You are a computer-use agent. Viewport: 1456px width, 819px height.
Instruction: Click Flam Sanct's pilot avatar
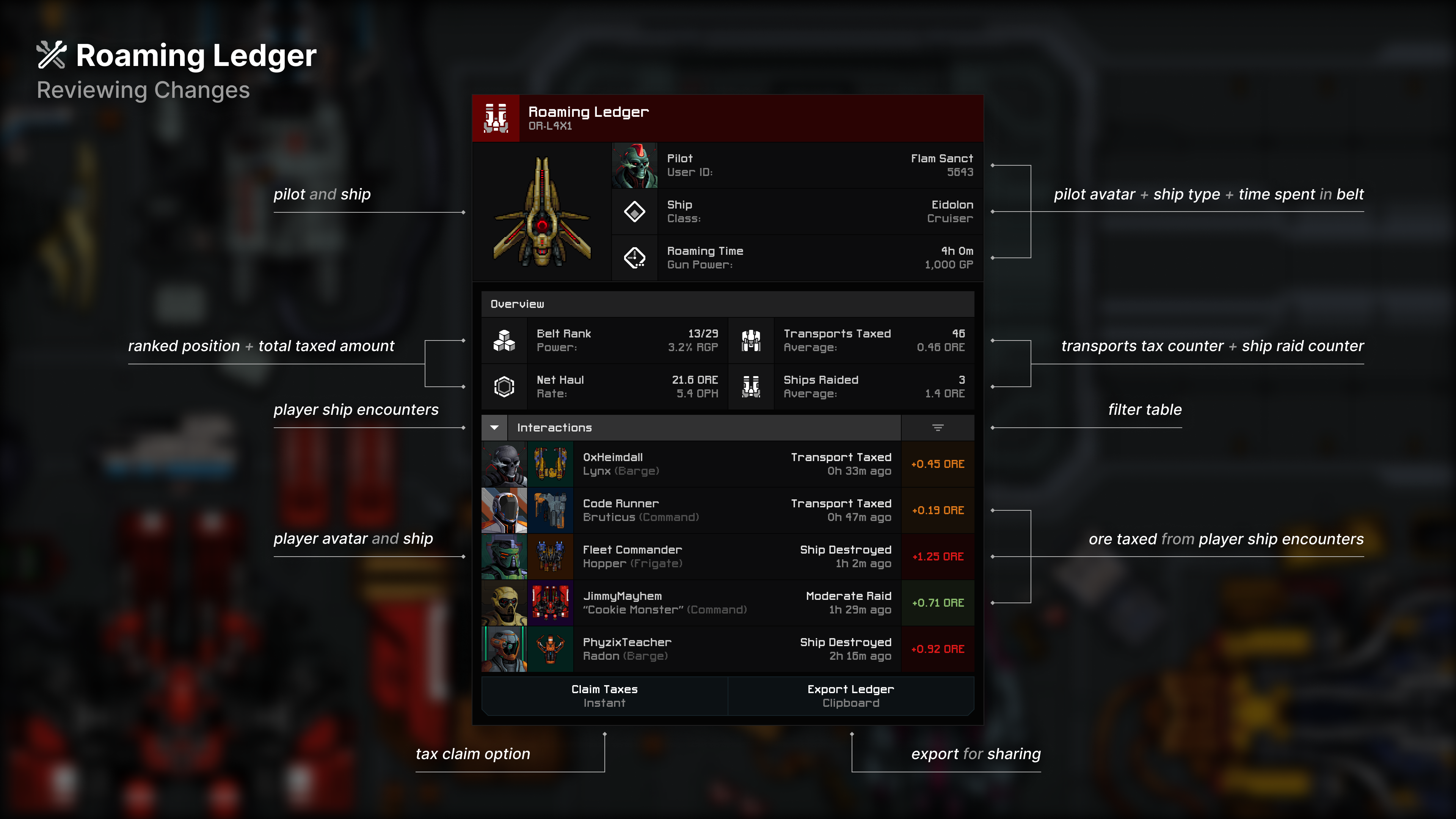point(635,166)
